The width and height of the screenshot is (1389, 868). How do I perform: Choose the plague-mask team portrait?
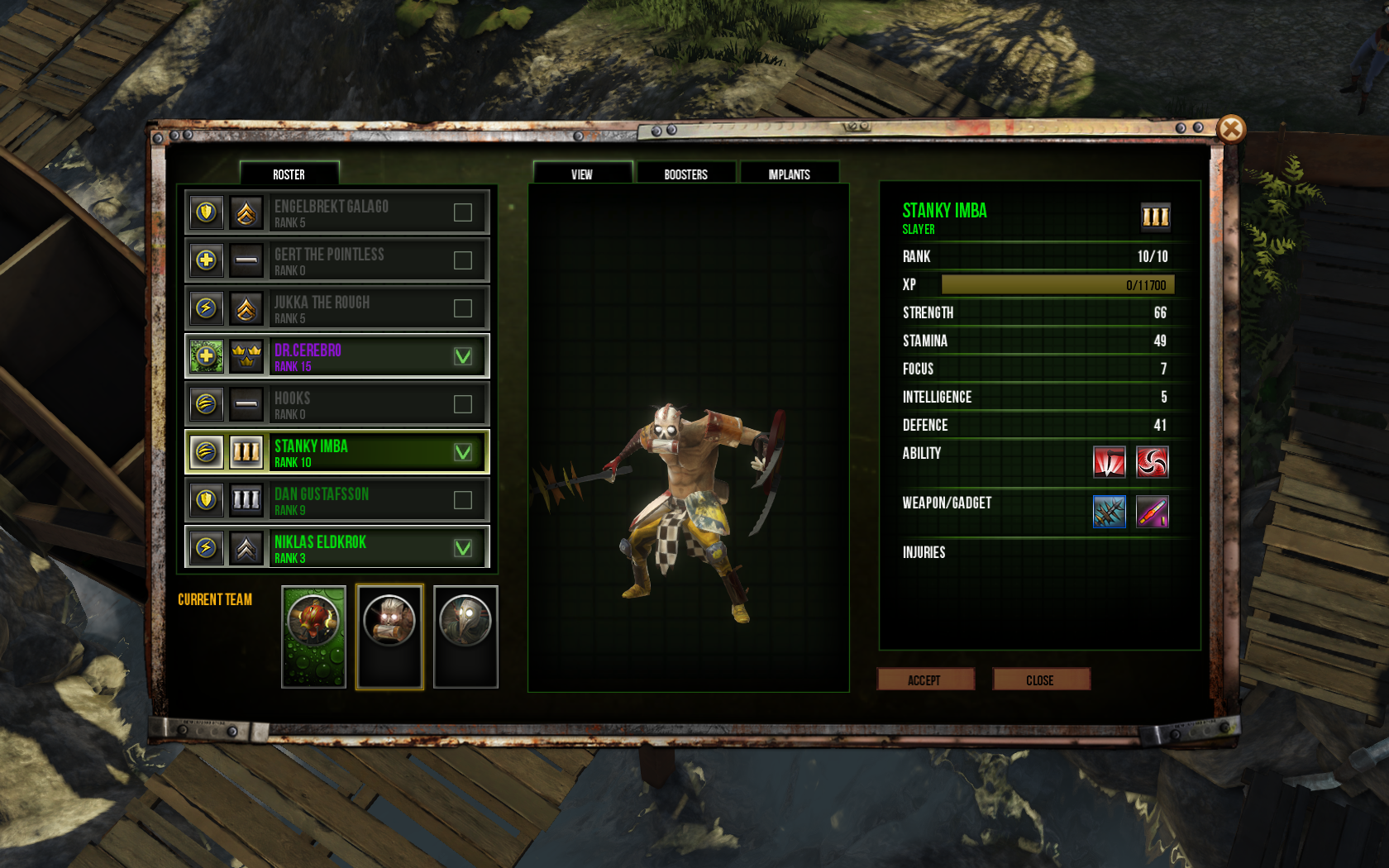click(465, 636)
